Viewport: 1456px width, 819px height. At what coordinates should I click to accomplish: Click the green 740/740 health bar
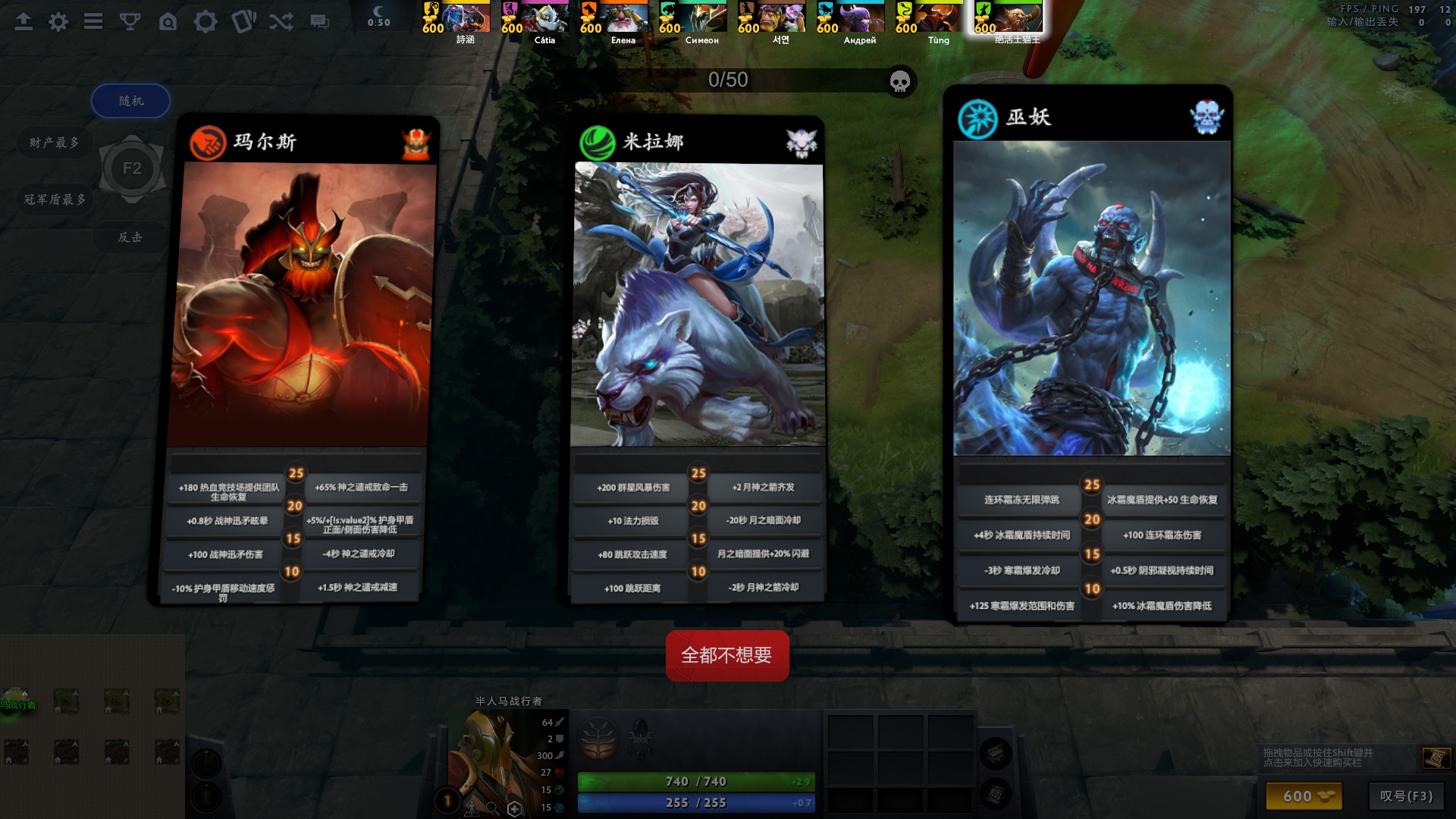695,781
